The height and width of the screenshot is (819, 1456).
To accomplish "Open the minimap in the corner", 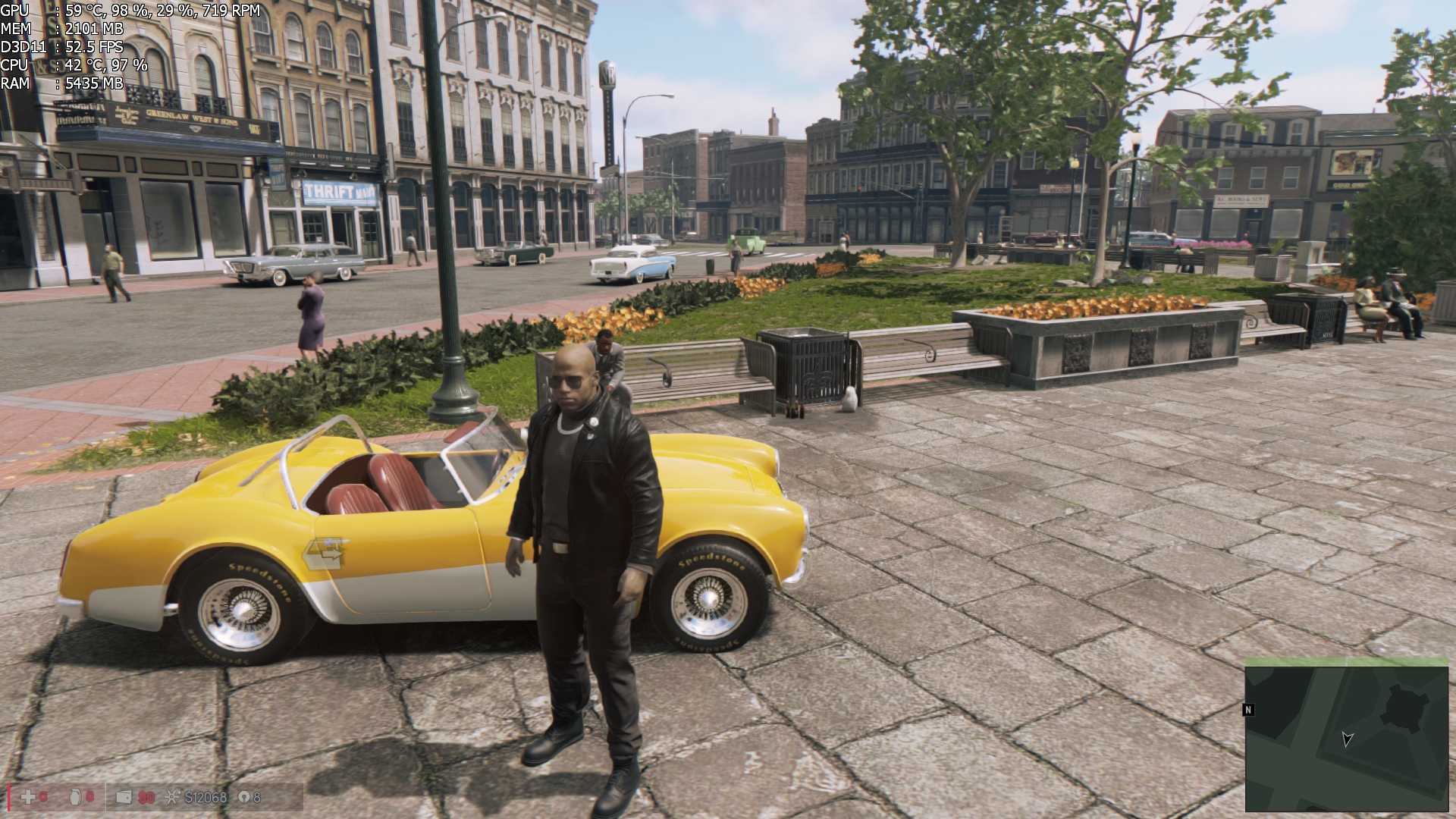I will [1346, 738].
